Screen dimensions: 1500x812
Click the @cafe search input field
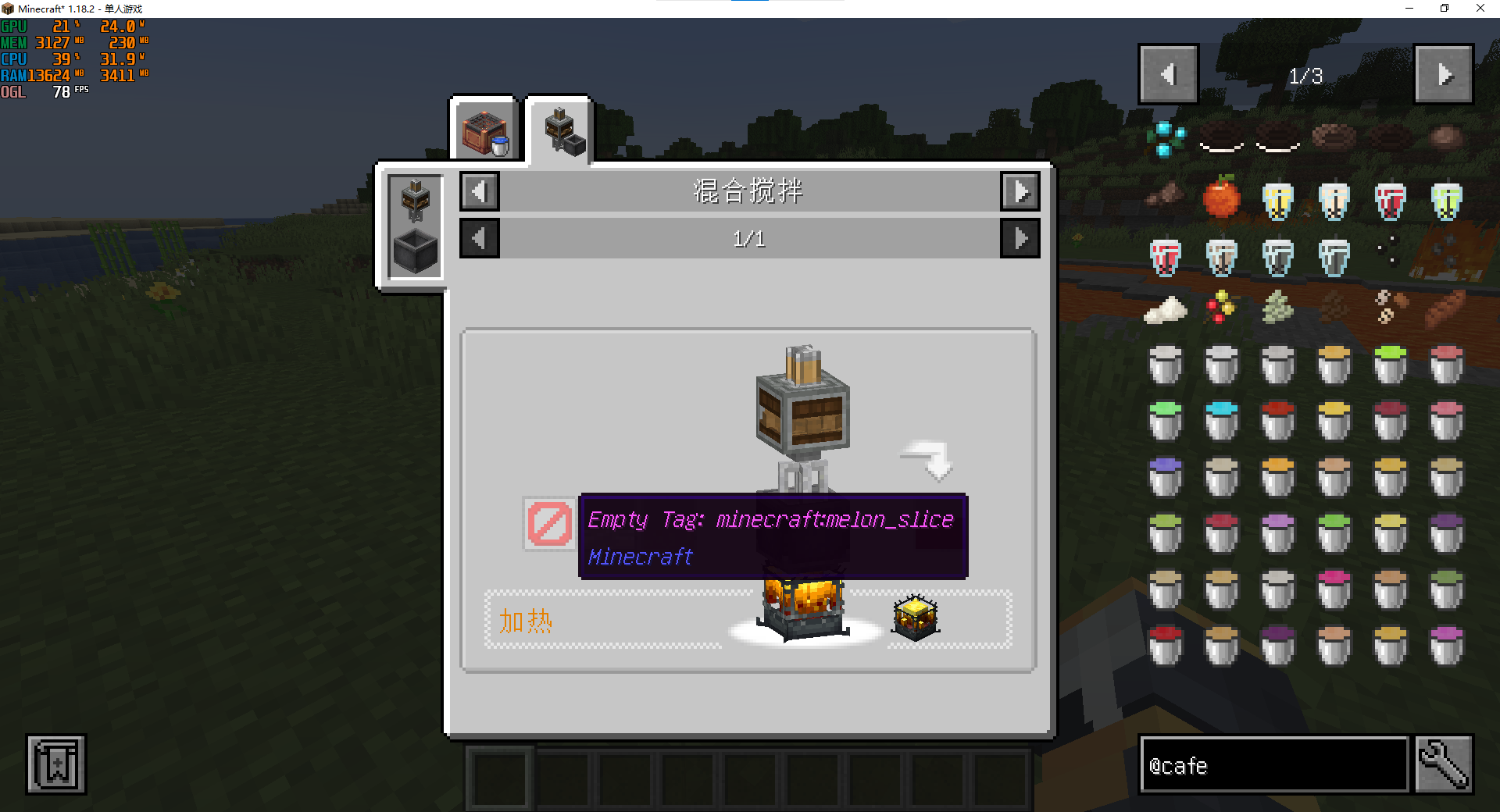pos(1273,765)
